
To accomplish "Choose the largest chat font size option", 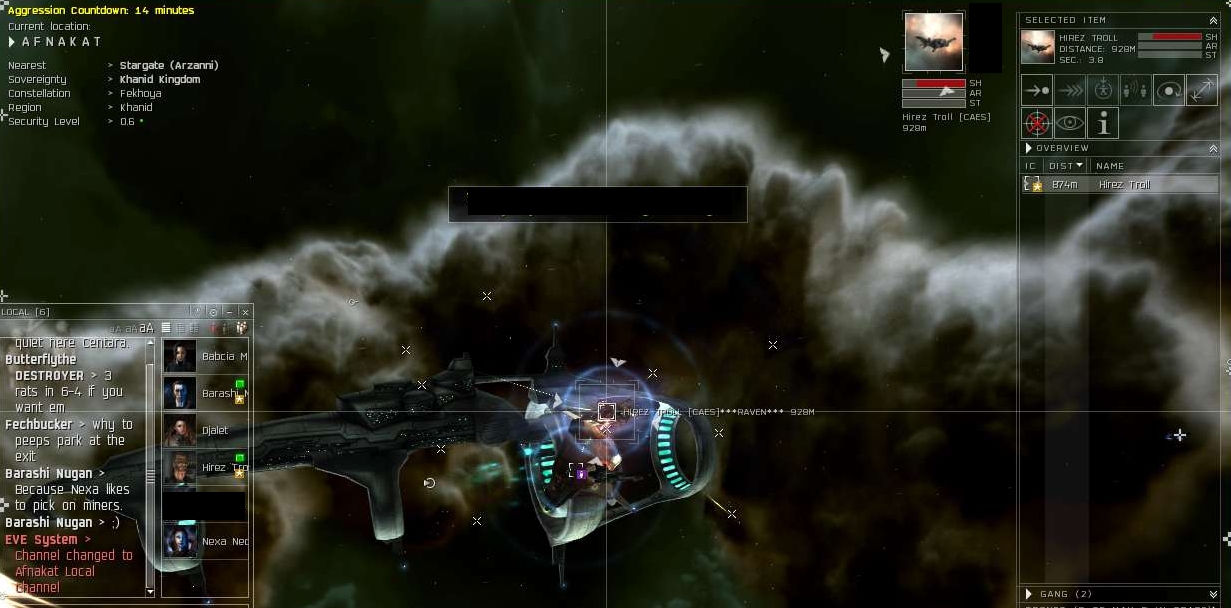I will click(x=147, y=328).
